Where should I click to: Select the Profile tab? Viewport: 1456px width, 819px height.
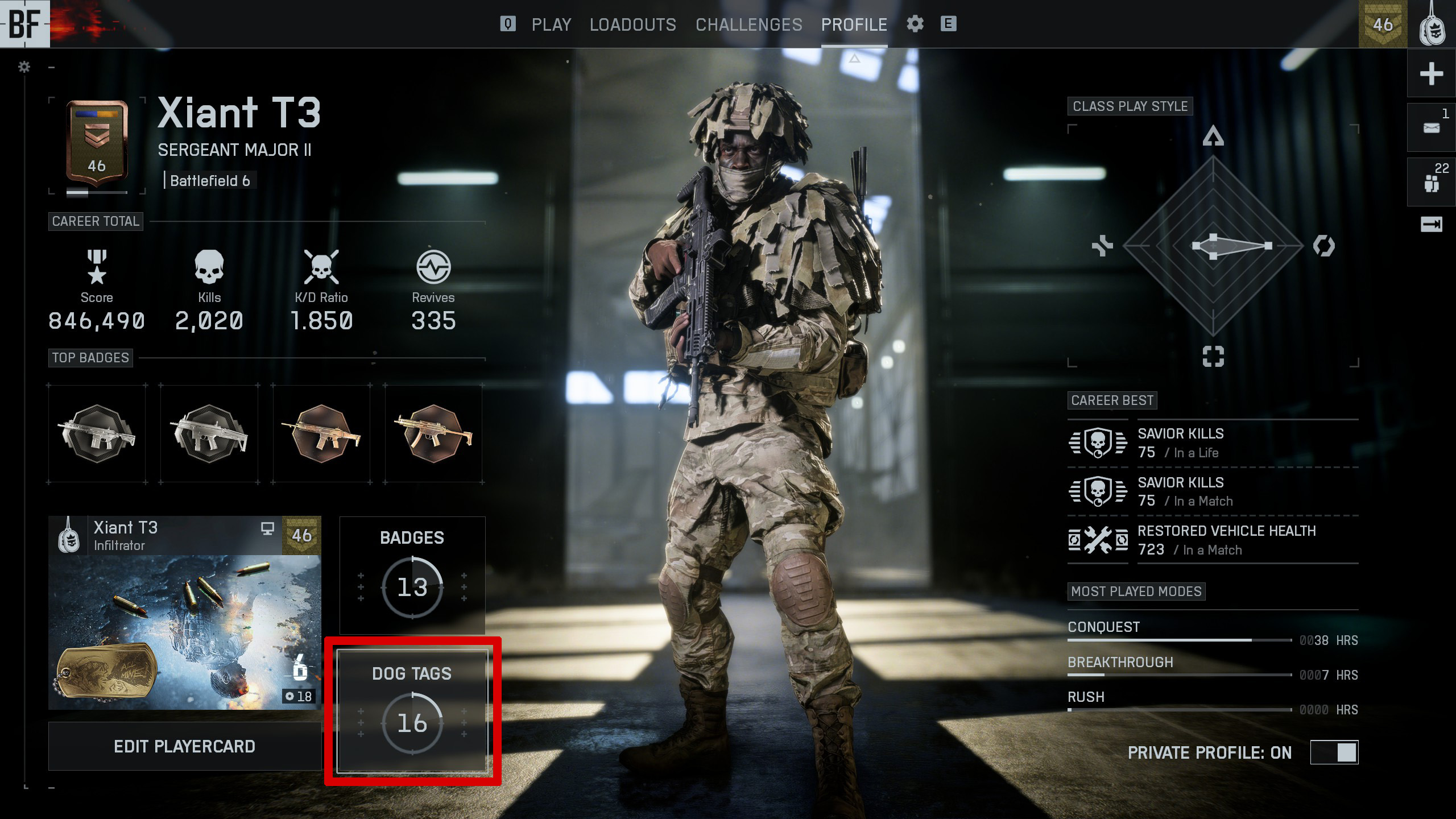854,24
